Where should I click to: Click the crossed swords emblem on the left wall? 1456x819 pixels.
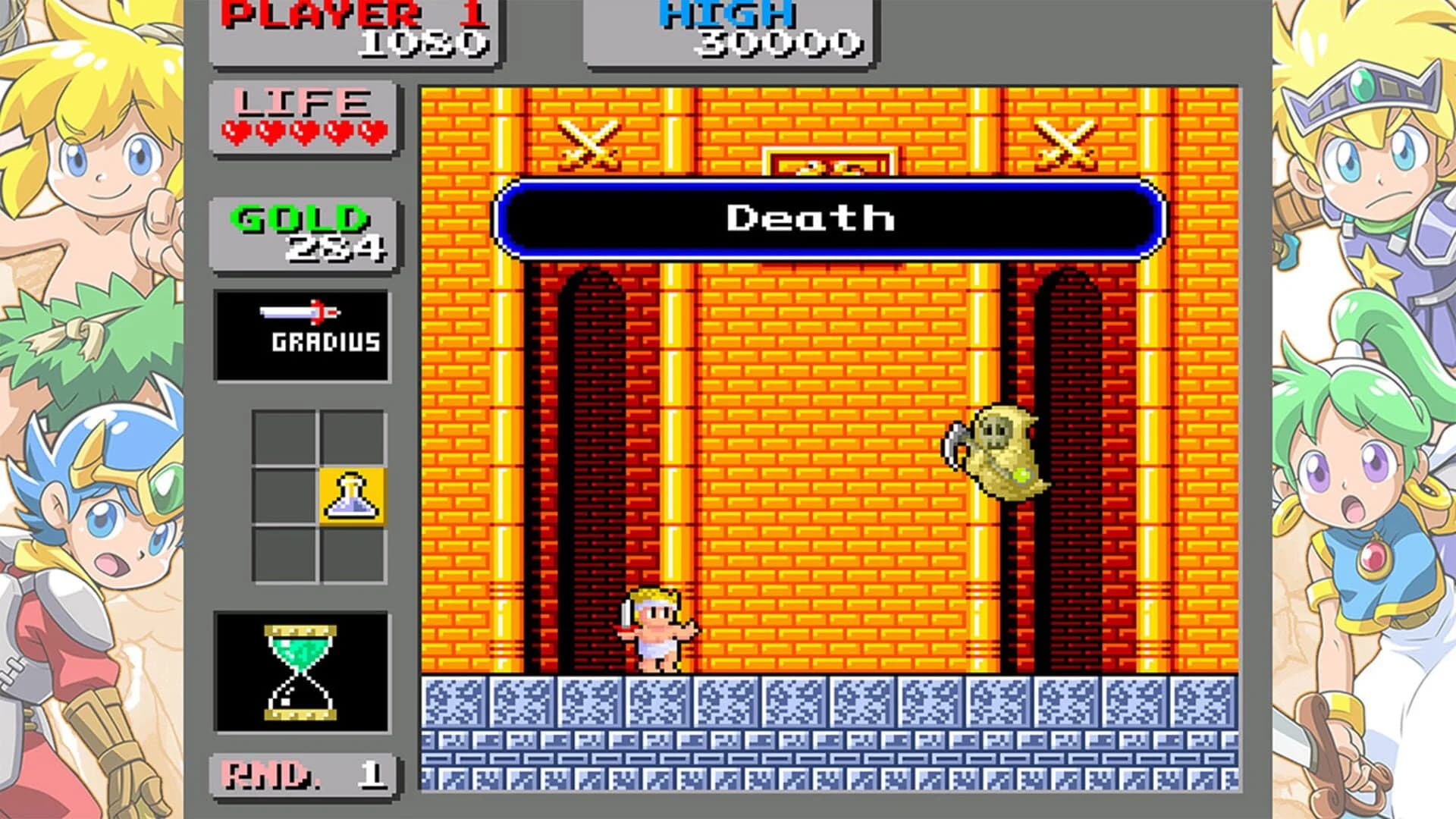click(588, 144)
